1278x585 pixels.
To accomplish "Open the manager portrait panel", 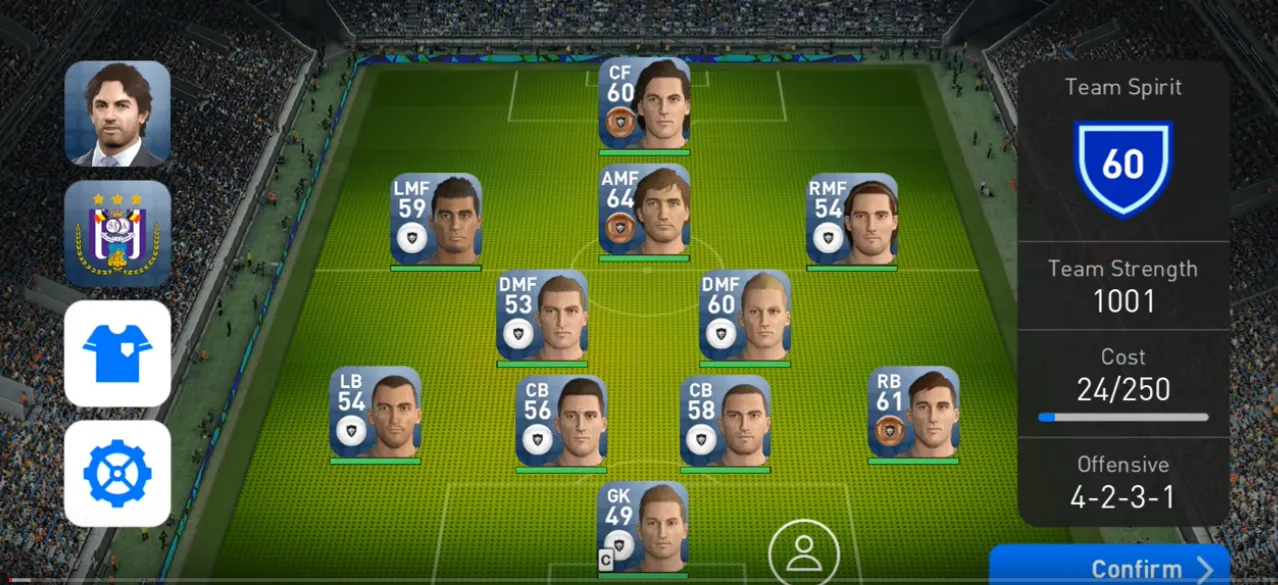I will [x=118, y=113].
